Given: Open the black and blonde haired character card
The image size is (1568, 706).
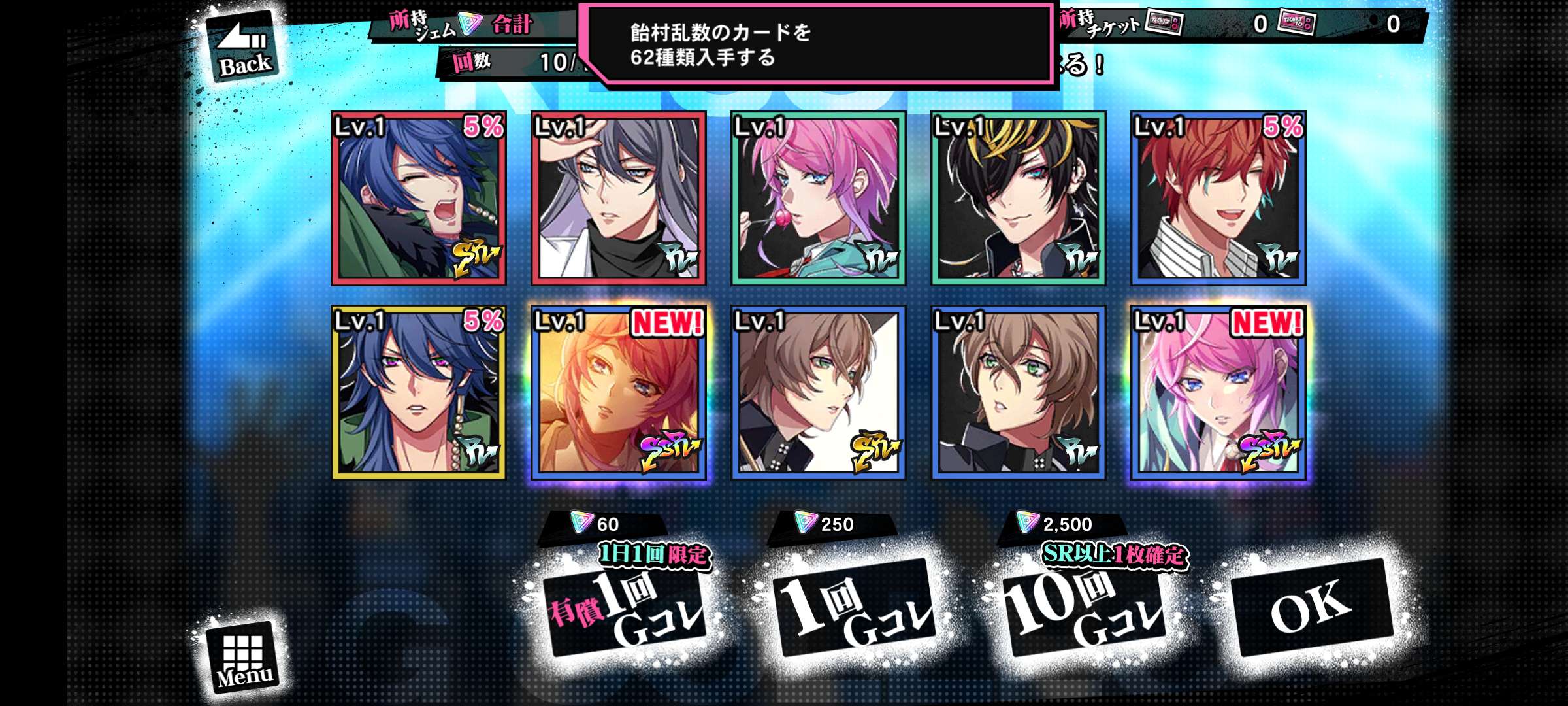Looking at the screenshot, I should point(1018,198).
